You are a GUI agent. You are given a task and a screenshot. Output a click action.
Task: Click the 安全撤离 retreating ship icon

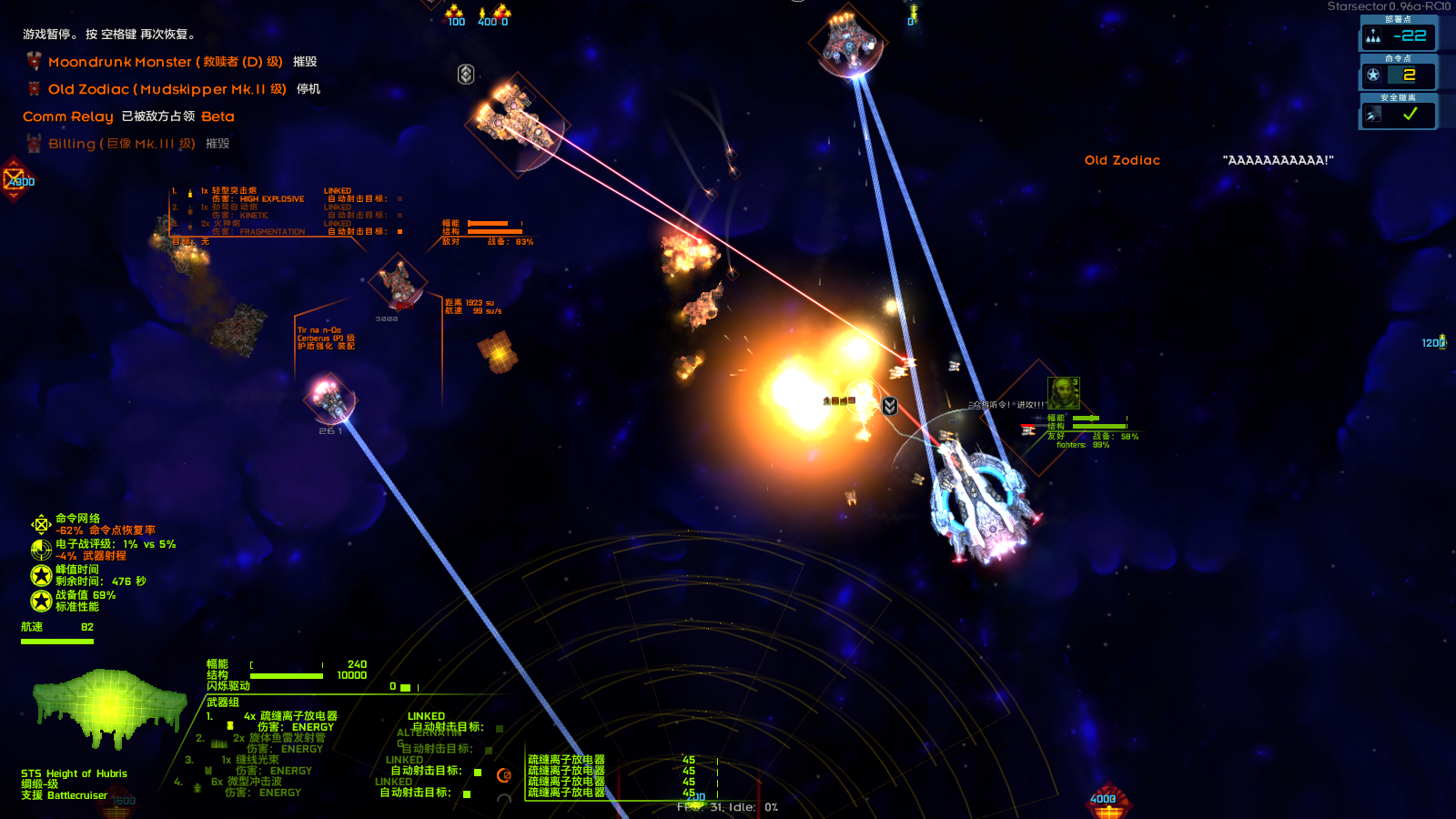pos(1371,113)
